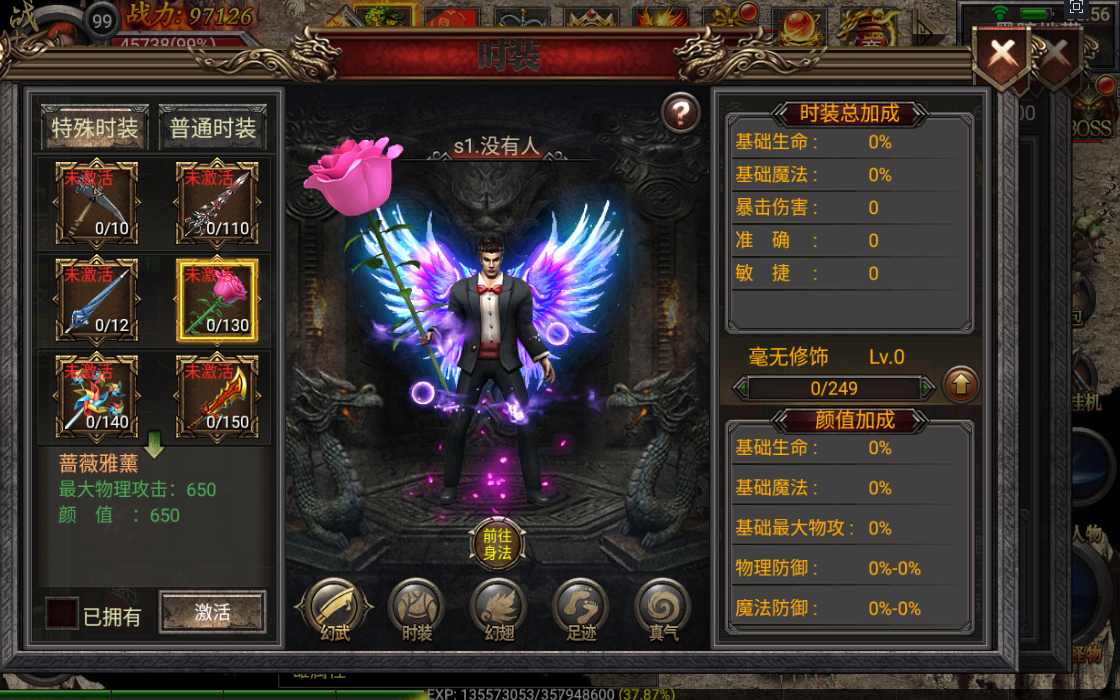Switch to the 普通时装 tab
Viewport: 1120px width, 700px height.
213,129
